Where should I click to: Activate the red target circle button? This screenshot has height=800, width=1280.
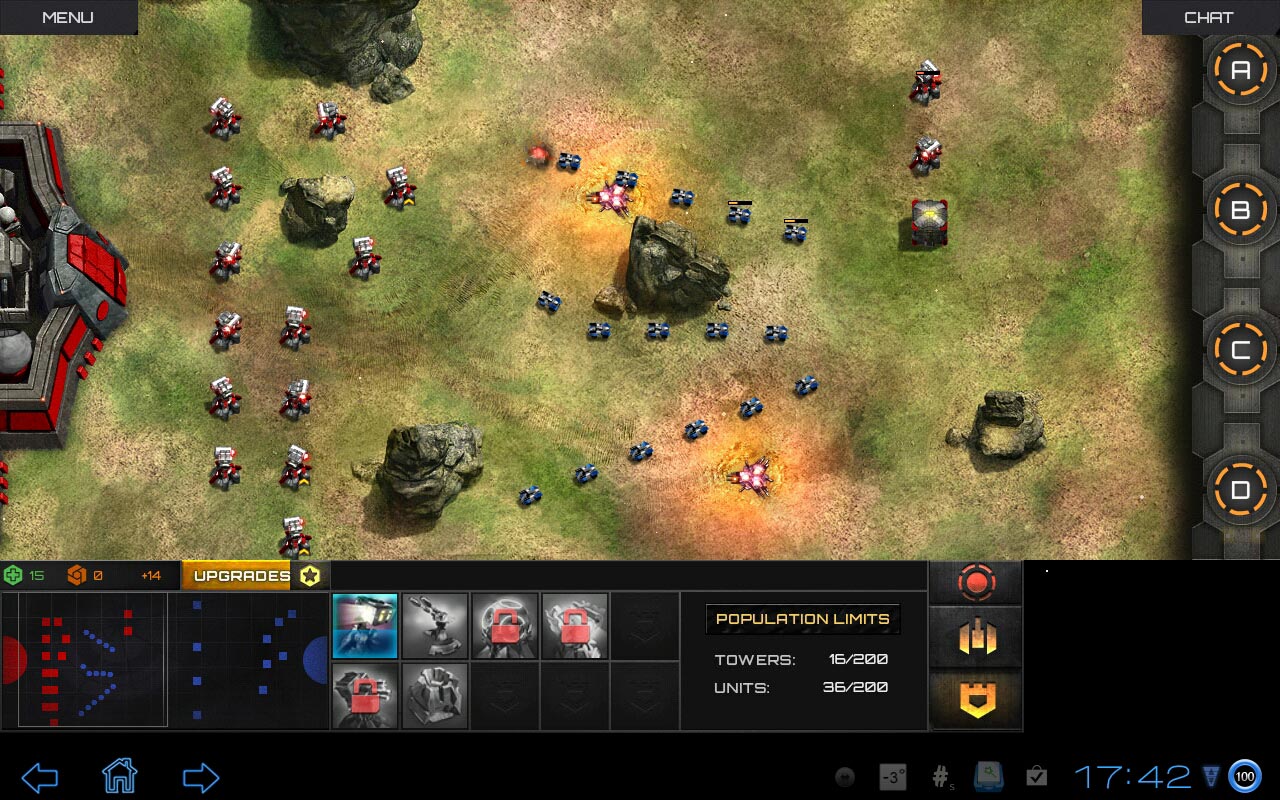(x=976, y=582)
